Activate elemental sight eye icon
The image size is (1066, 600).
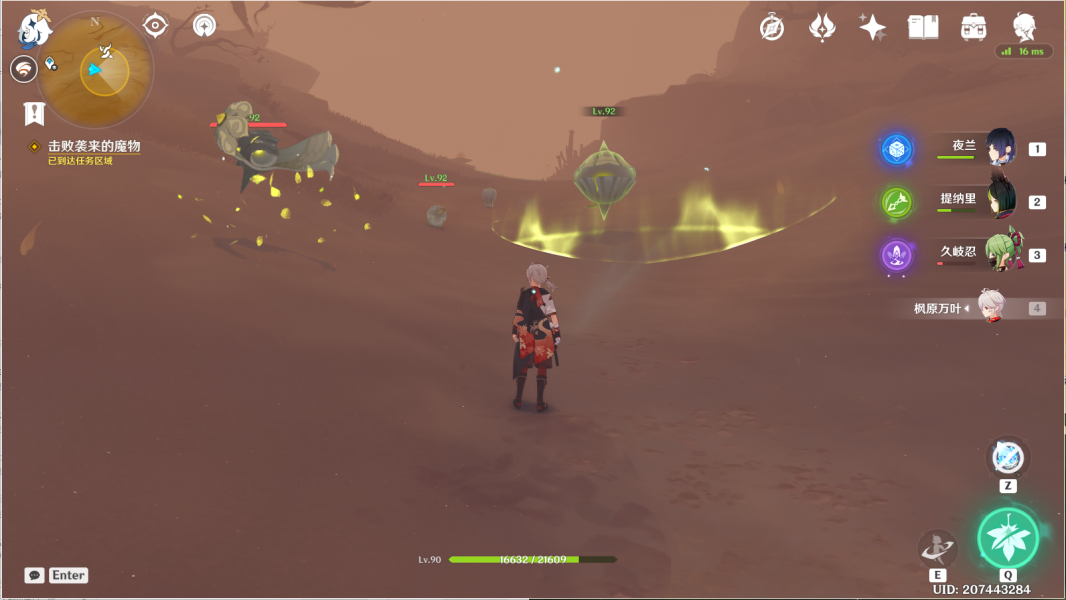click(x=155, y=25)
